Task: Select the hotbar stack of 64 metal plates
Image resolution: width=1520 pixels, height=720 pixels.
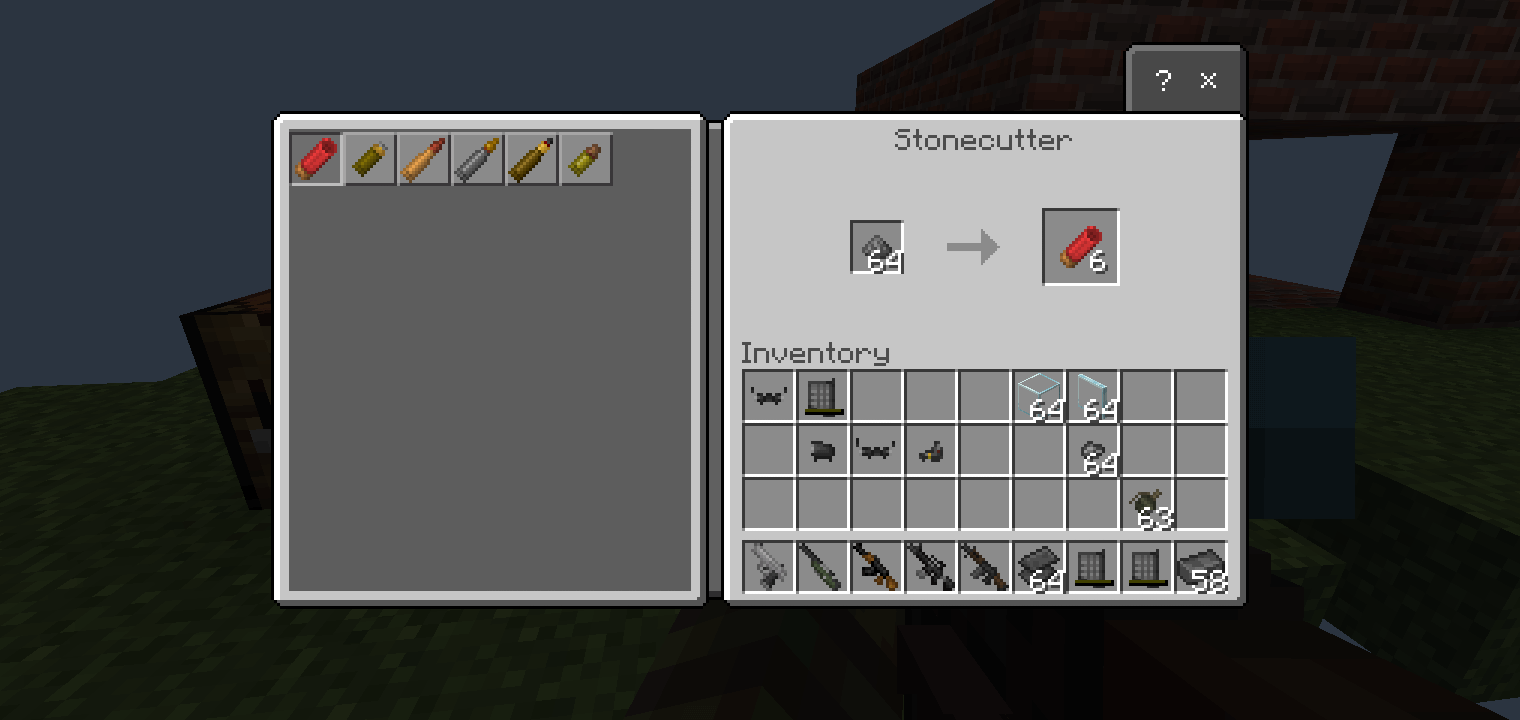Action: click(1039, 567)
